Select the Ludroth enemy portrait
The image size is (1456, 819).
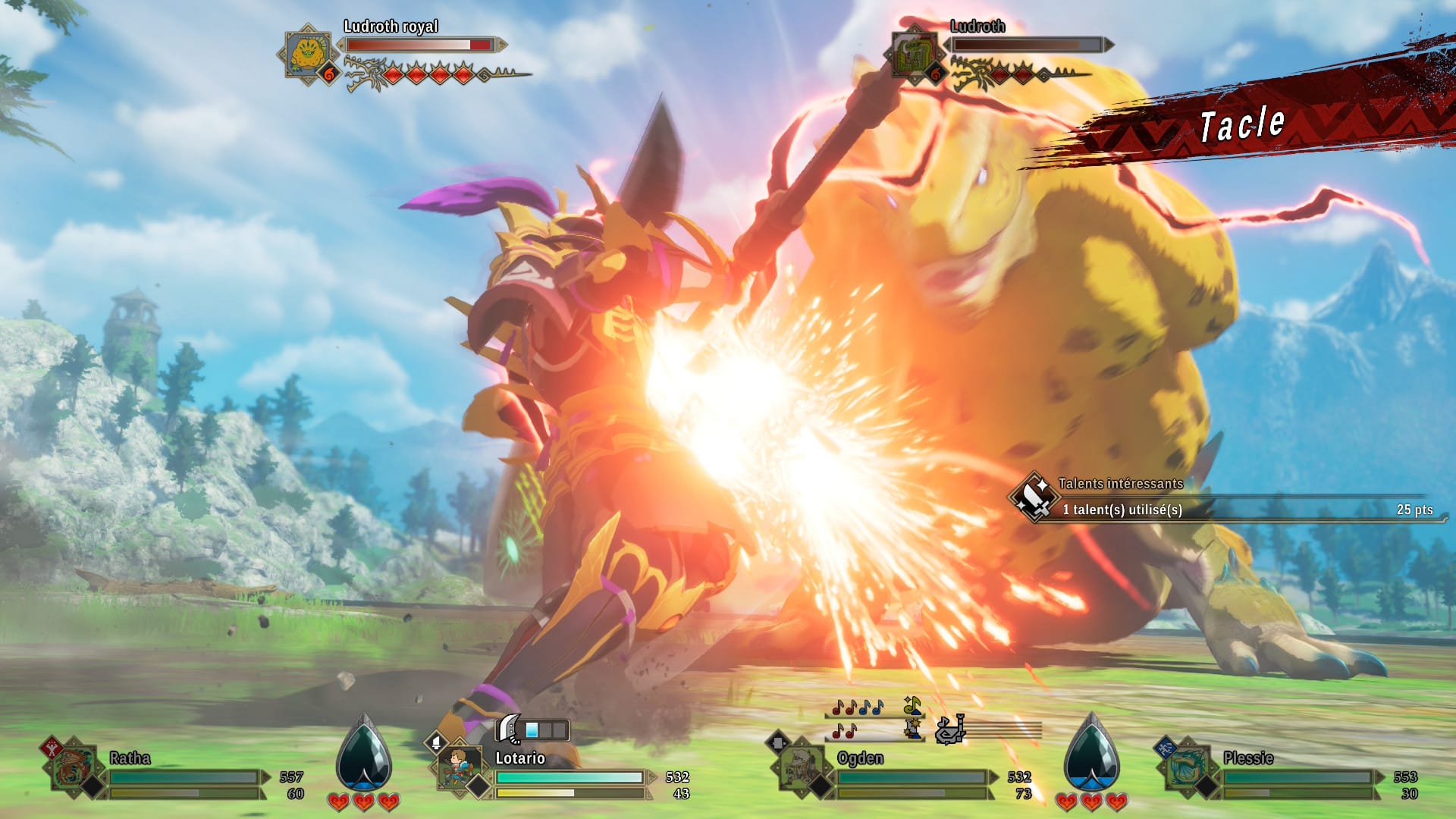coord(914,54)
